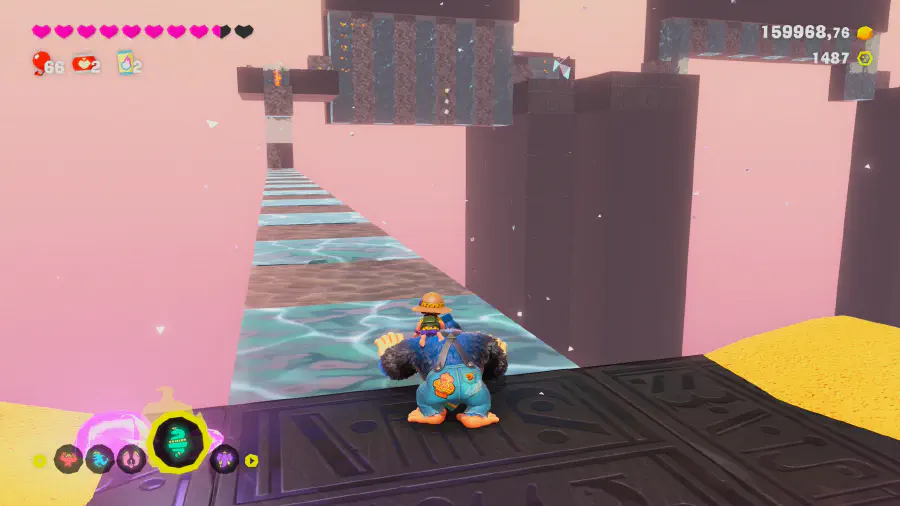
Task: Pick the purple Elephant Bananza transformation
Action: pos(224,459)
